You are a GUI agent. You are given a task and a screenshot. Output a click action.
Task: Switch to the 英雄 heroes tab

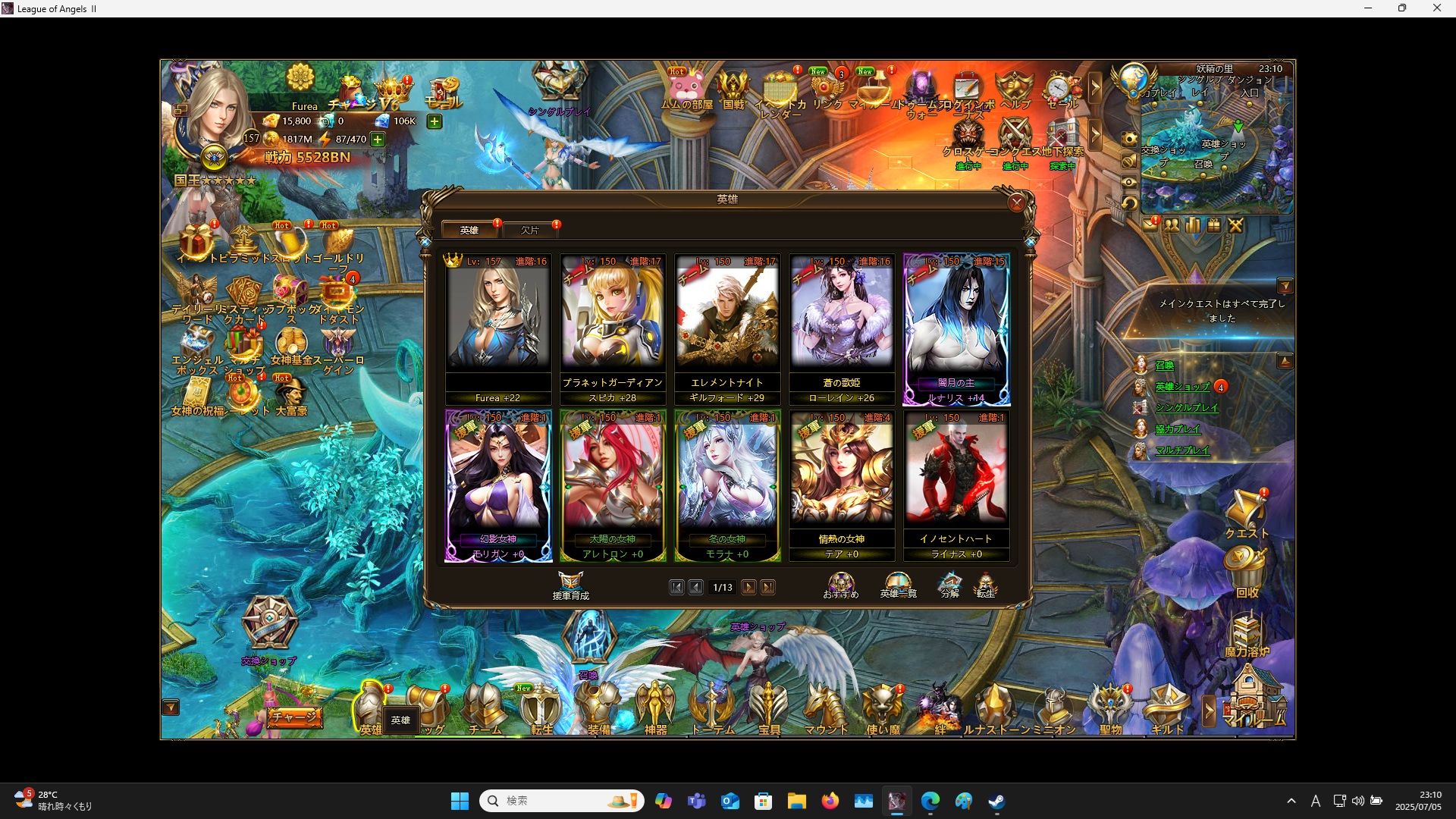[x=469, y=229]
